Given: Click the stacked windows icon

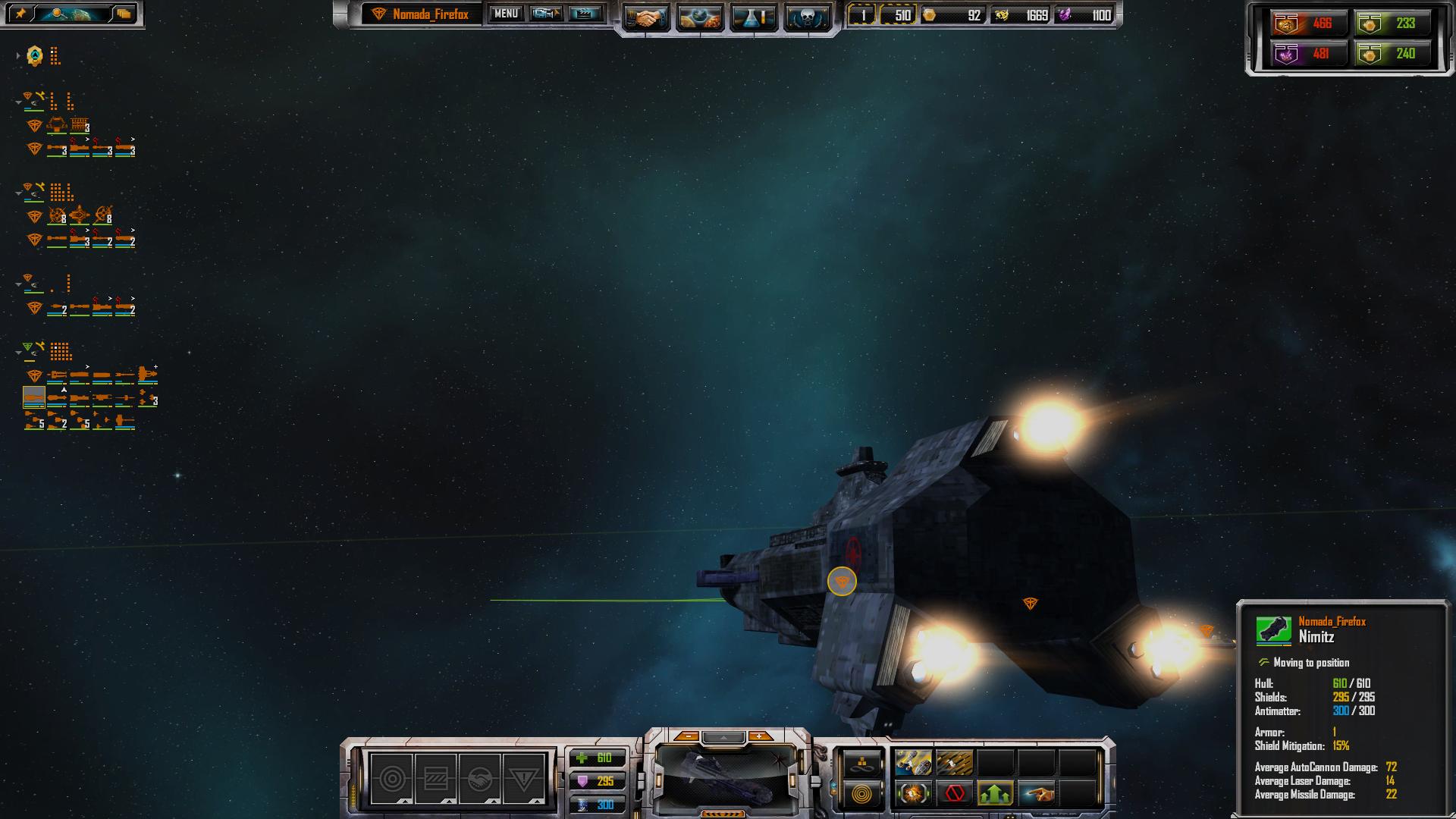Looking at the screenshot, I should click(x=124, y=14).
